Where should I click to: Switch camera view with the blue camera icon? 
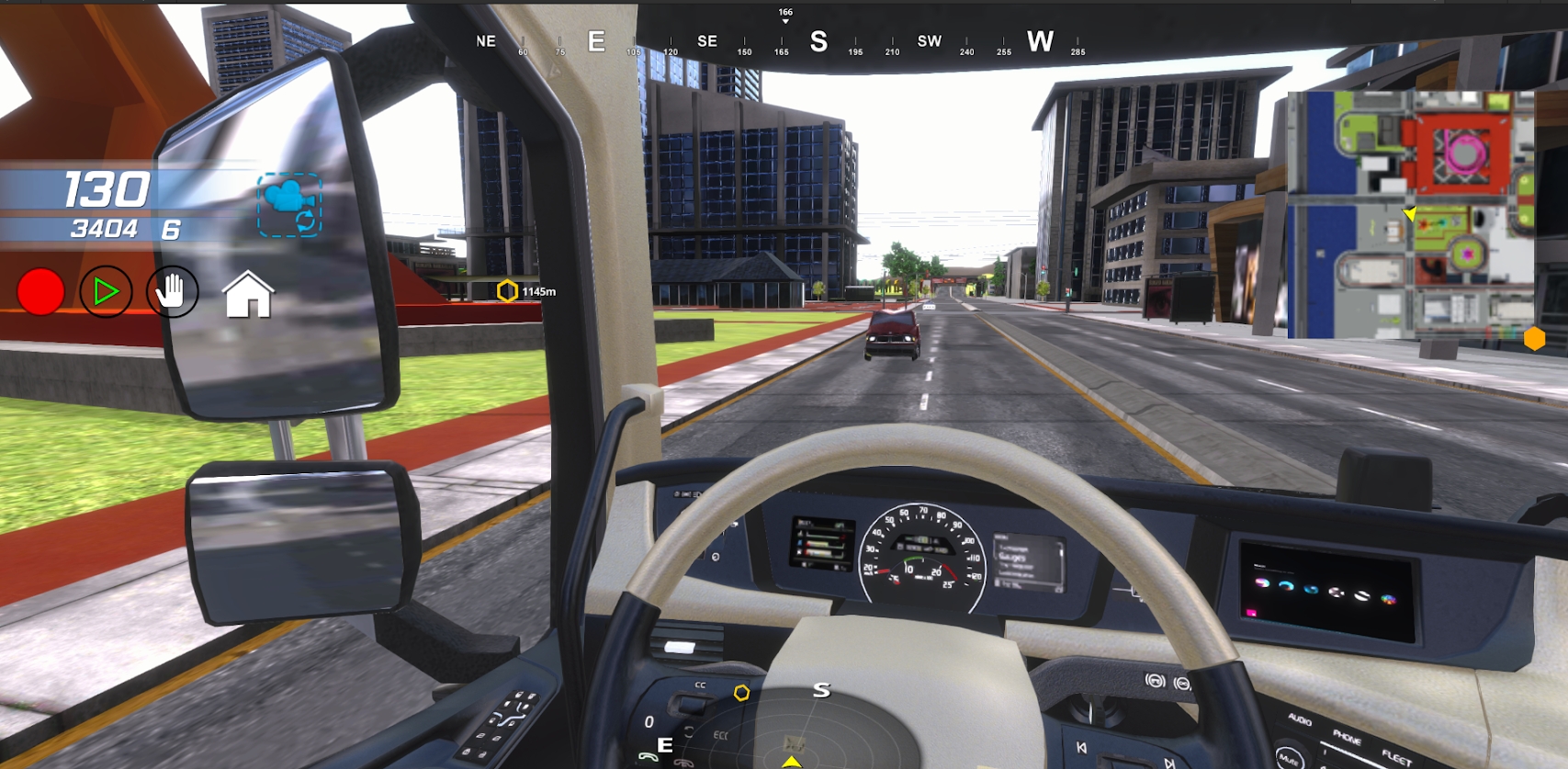[x=288, y=205]
